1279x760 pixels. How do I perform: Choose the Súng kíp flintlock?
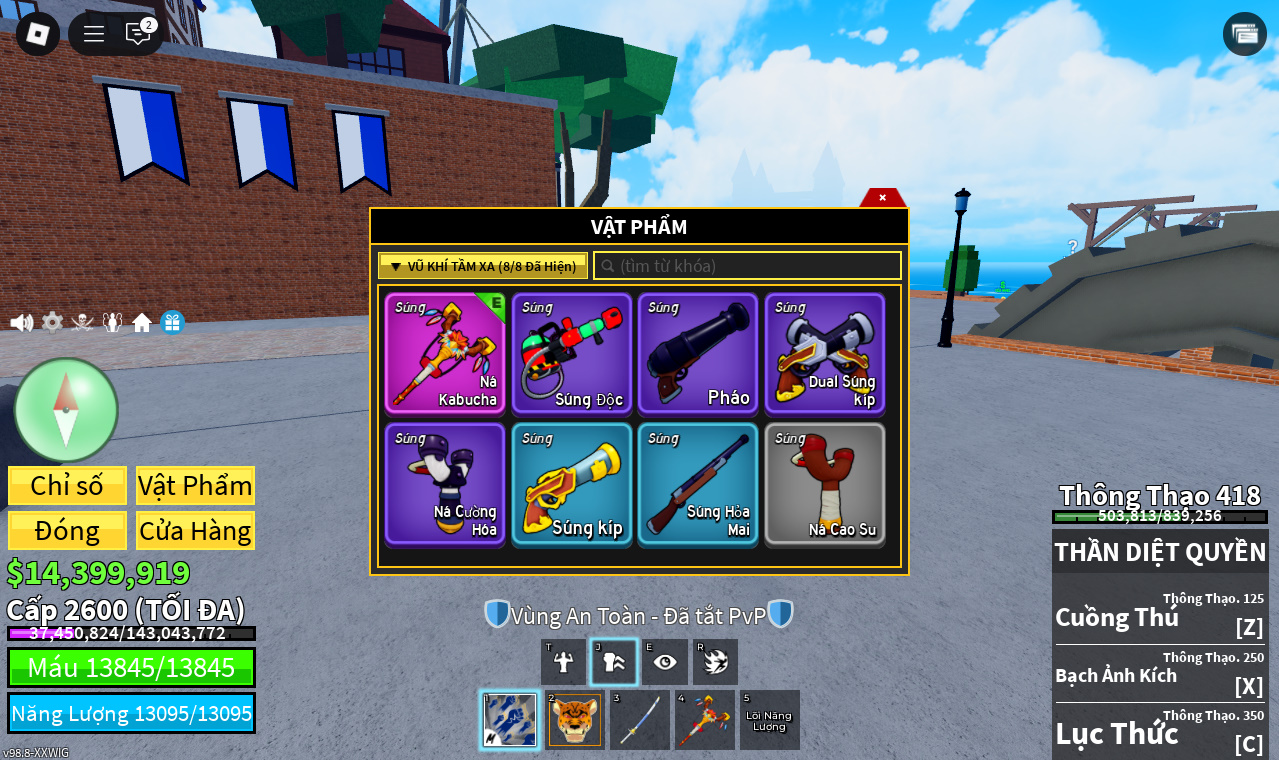coord(572,484)
